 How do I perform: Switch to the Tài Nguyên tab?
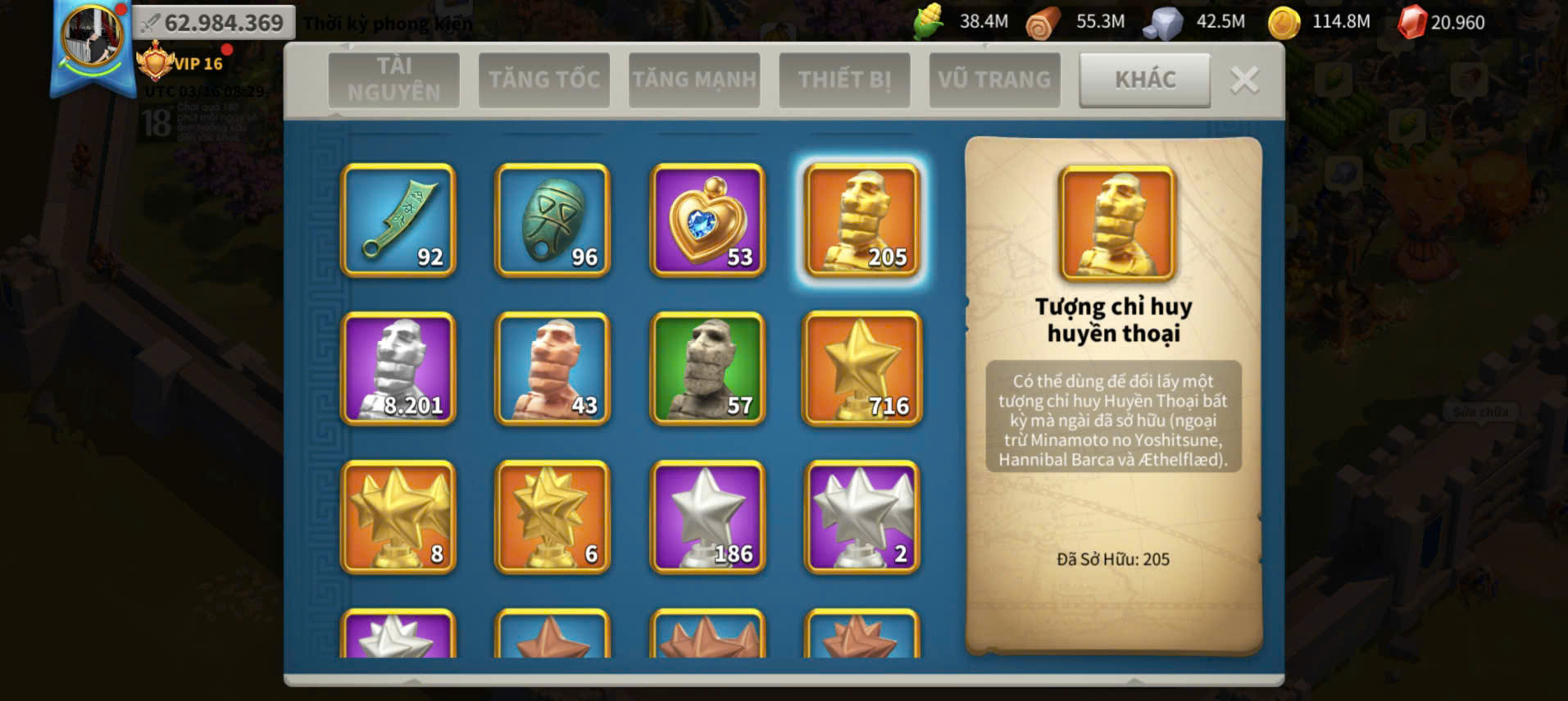click(x=393, y=80)
